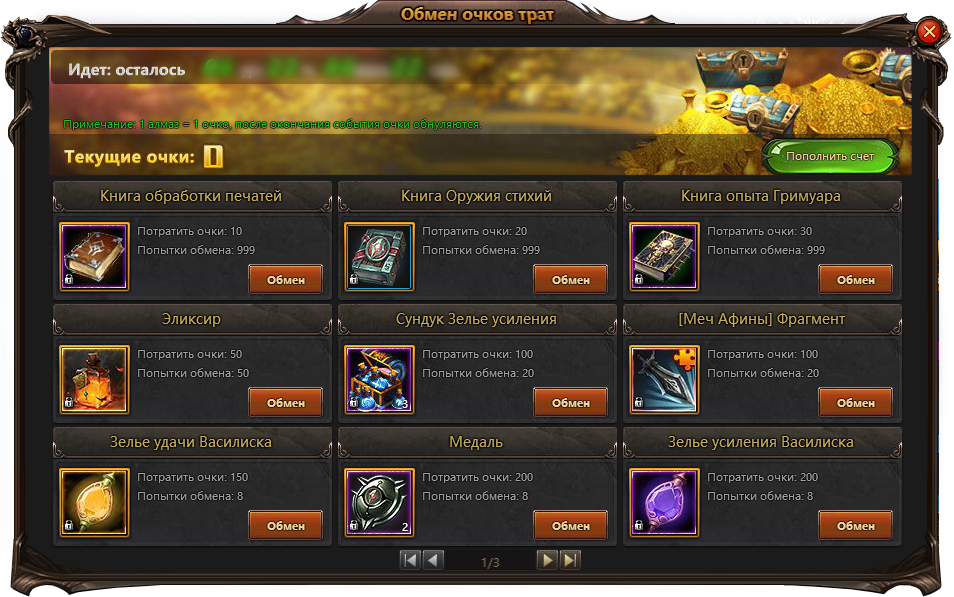Viewport: 954px width, 597px height.
Task: Exchange points for Книга Оружия стихий
Action: coord(570,279)
